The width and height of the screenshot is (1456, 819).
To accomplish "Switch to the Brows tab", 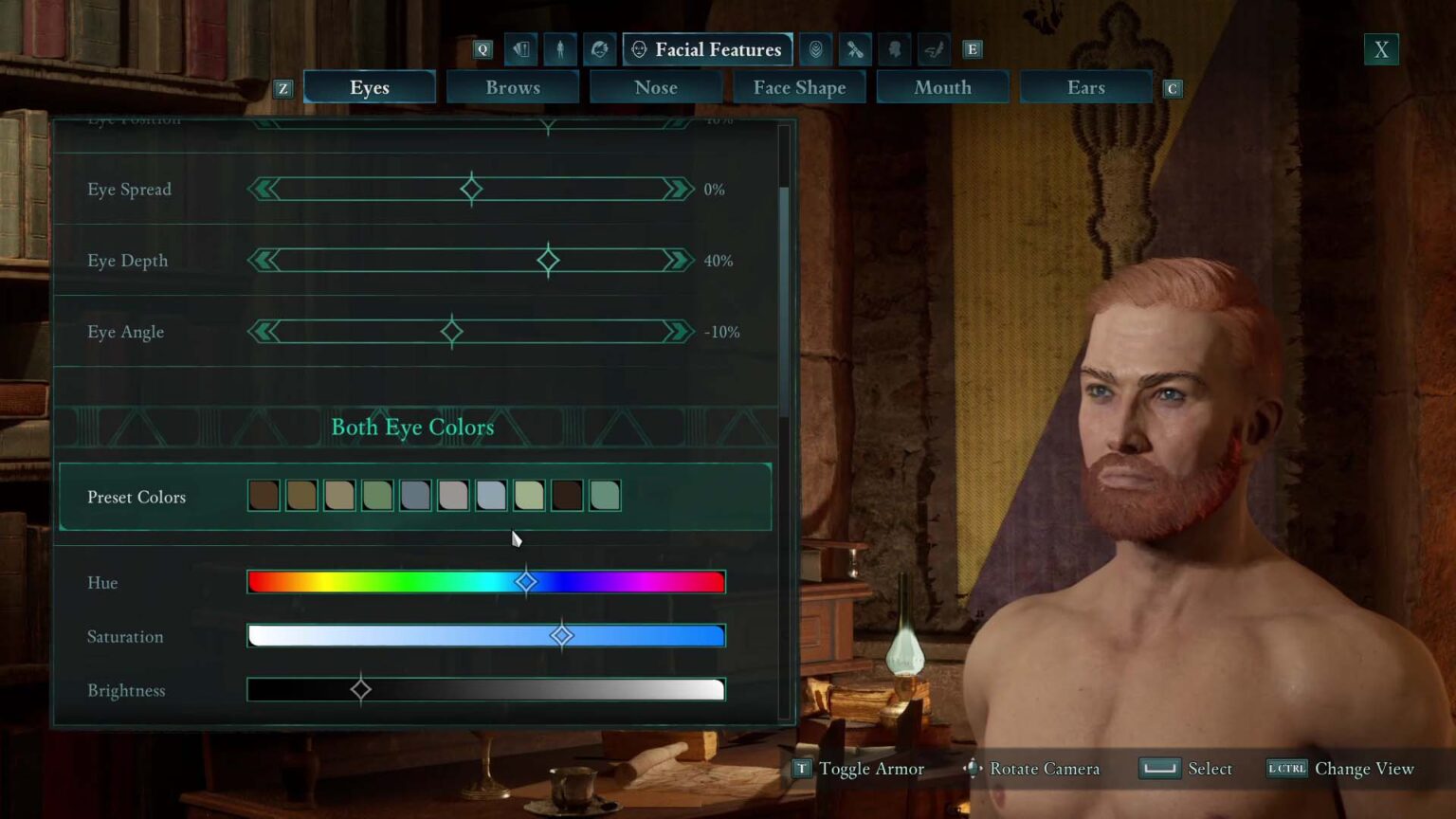I will pyautogui.click(x=513, y=86).
